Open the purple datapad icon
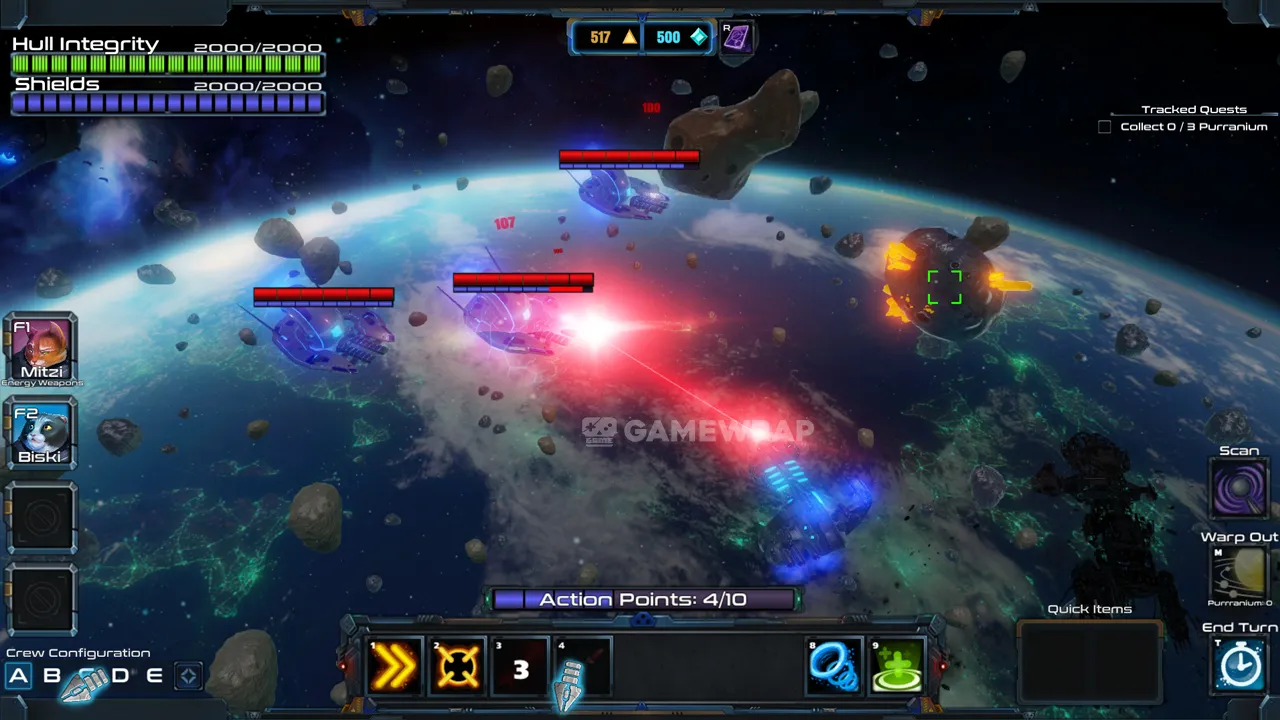This screenshot has width=1280, height=720. point(737,38)
